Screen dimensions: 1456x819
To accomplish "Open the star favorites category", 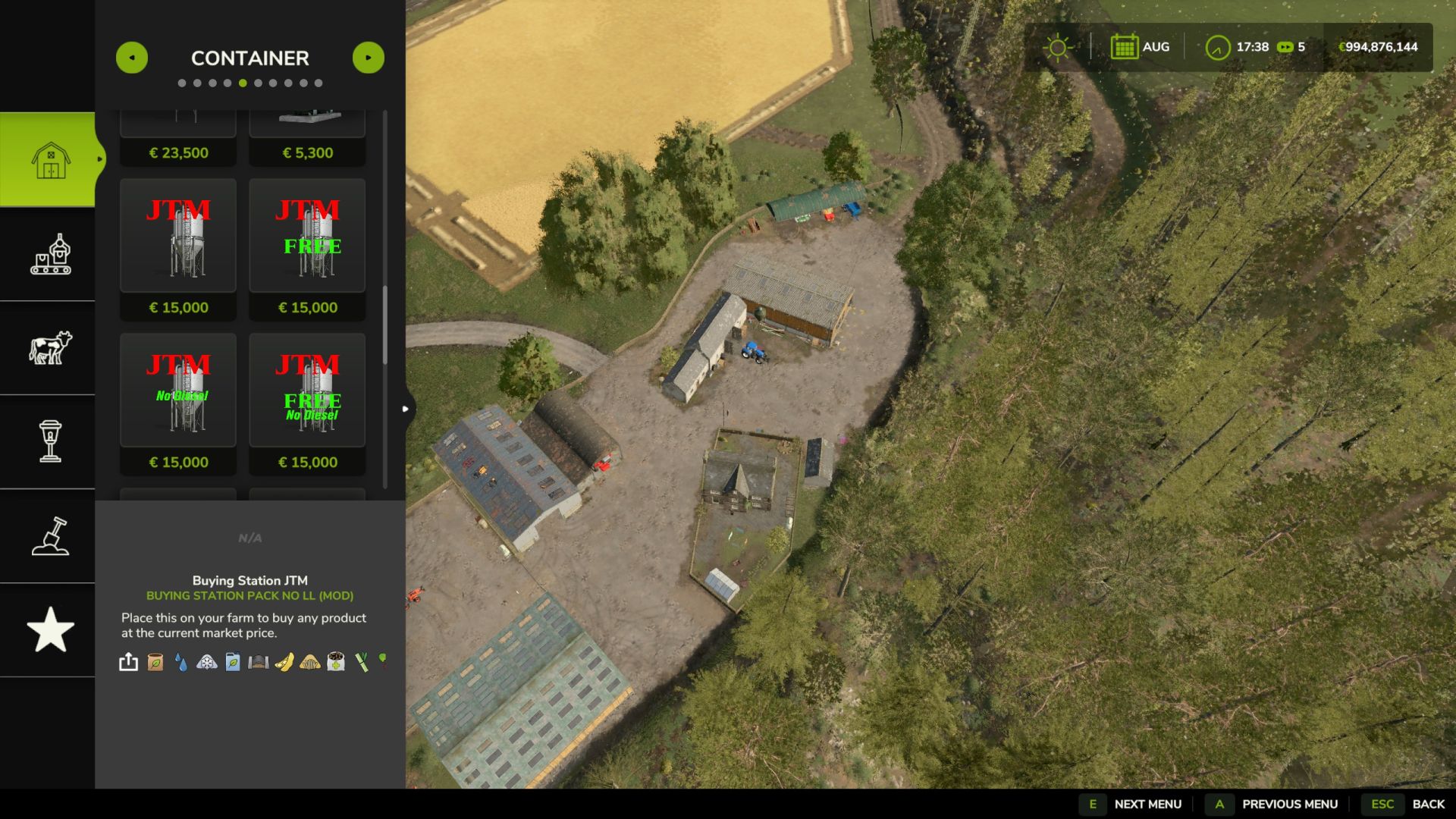I will 49,629.
